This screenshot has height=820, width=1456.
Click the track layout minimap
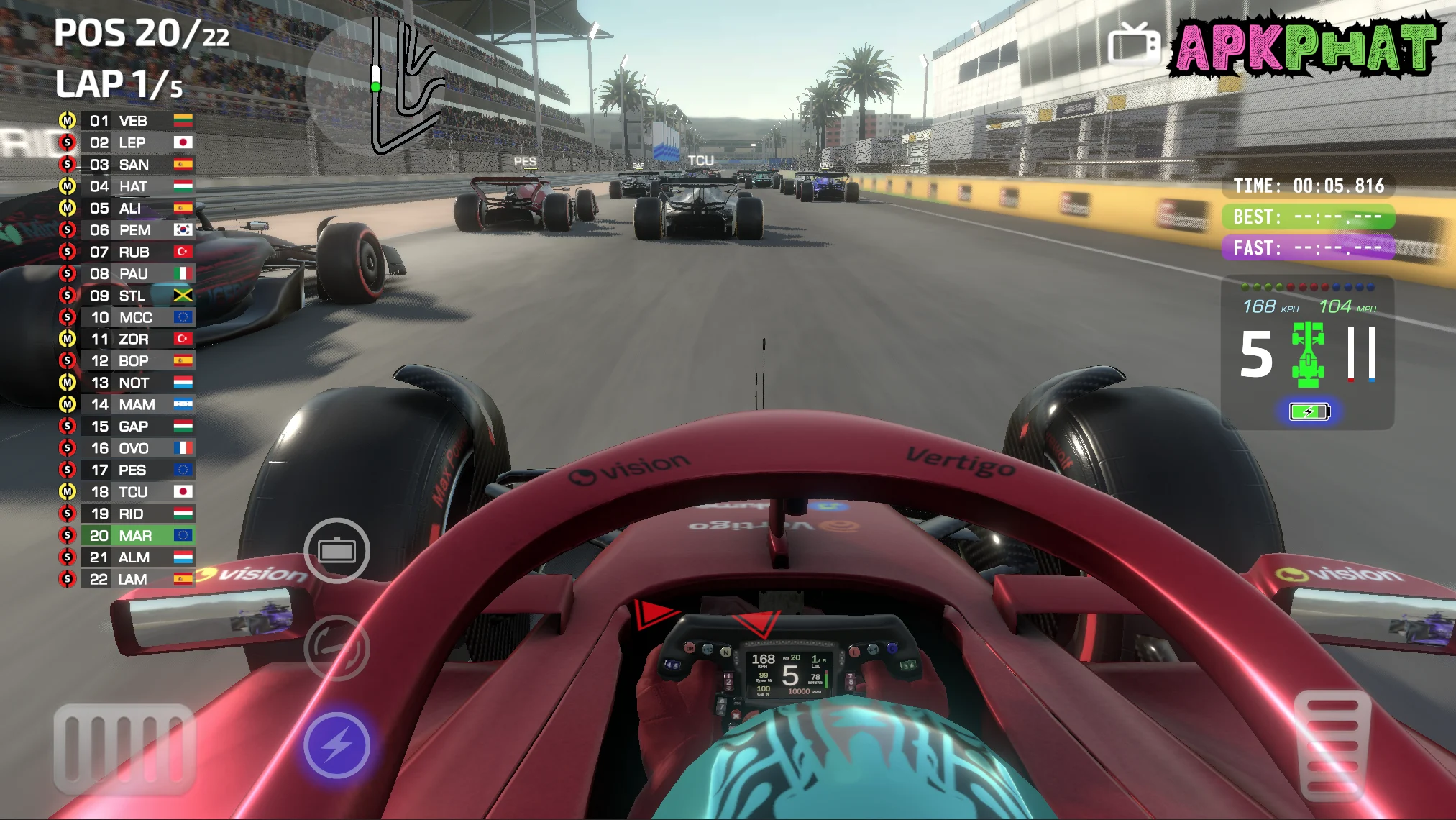coord(404,86)
